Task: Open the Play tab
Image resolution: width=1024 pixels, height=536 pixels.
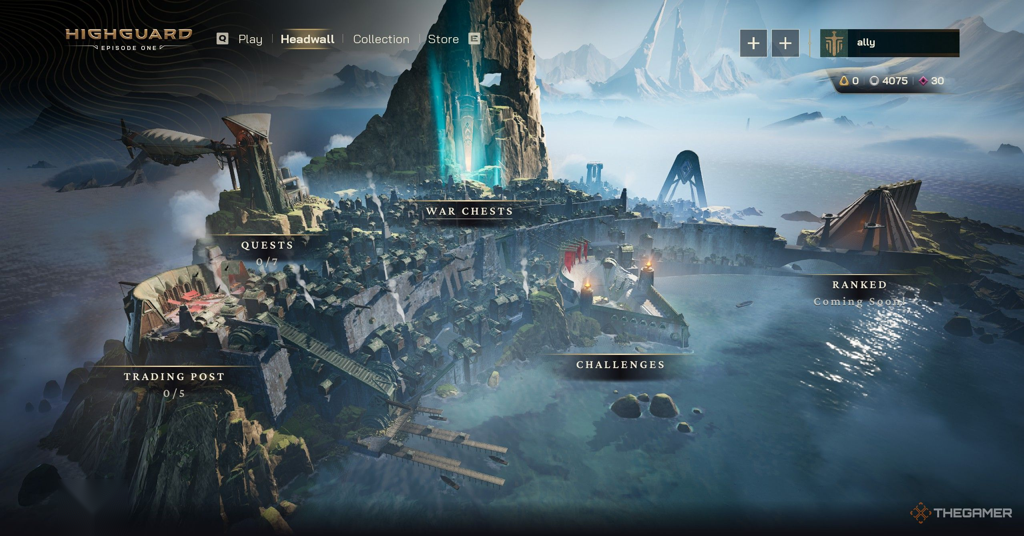Action: tap(250, 39)
